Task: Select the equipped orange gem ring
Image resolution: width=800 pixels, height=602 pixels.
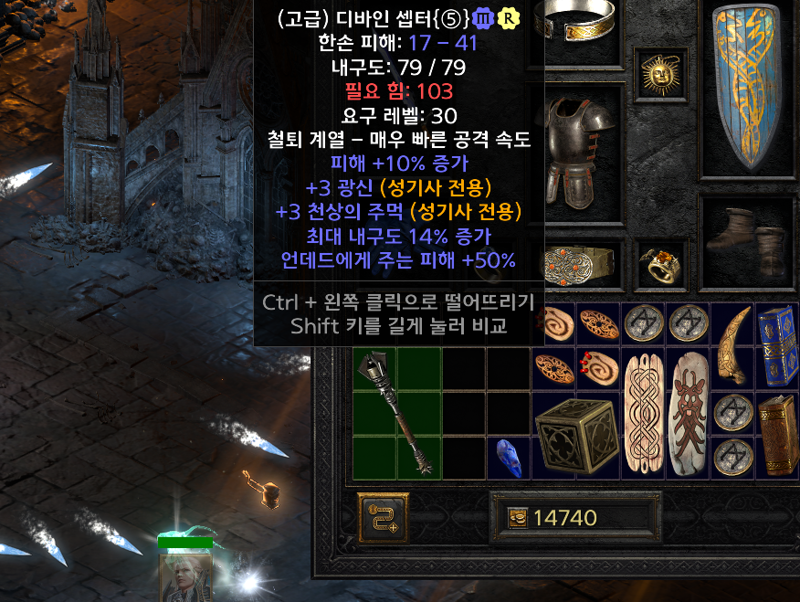Action: coord(659,264)
